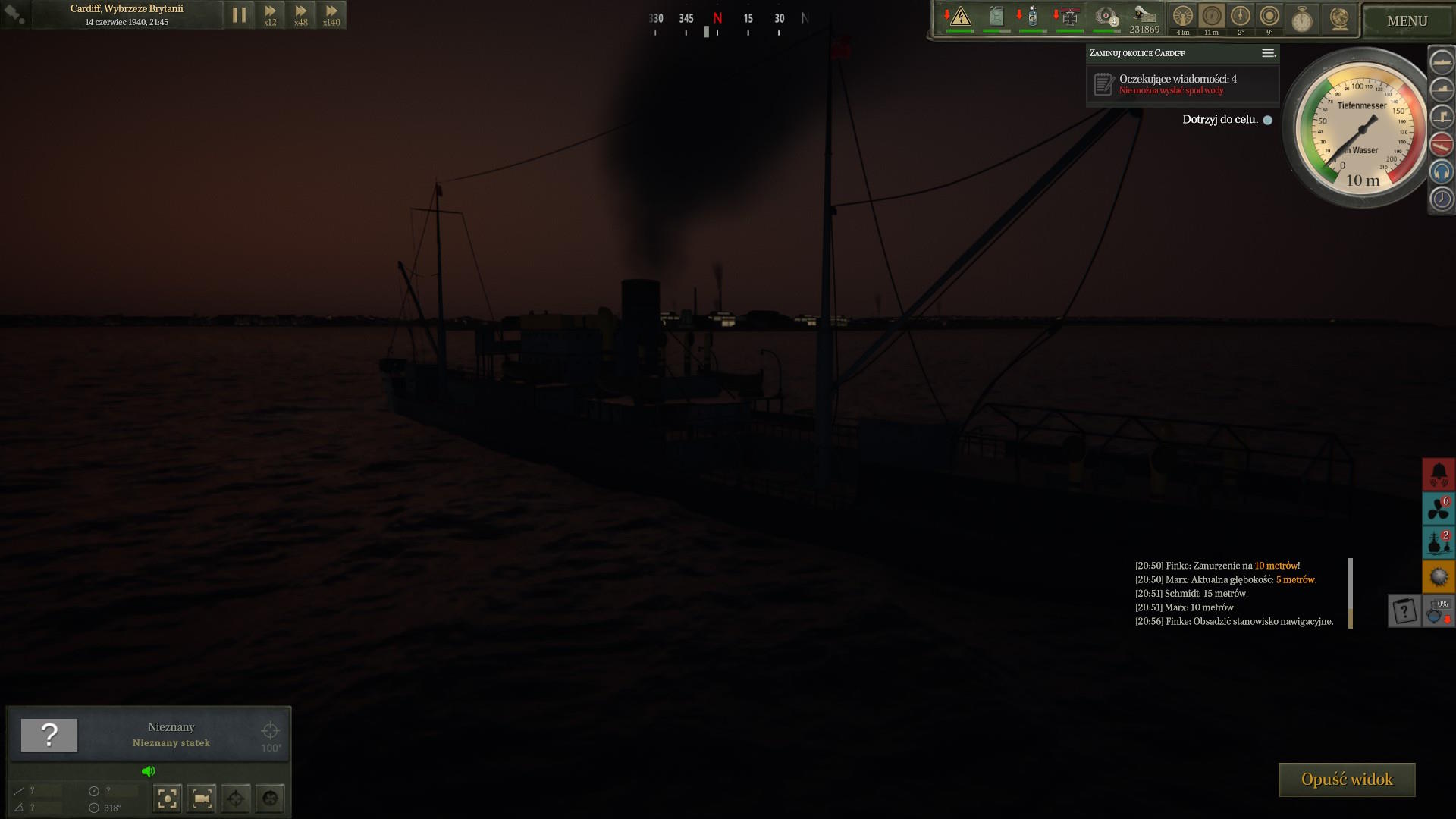Set time compression to x12
This screenshot has height=819, width=1456.
270,15
